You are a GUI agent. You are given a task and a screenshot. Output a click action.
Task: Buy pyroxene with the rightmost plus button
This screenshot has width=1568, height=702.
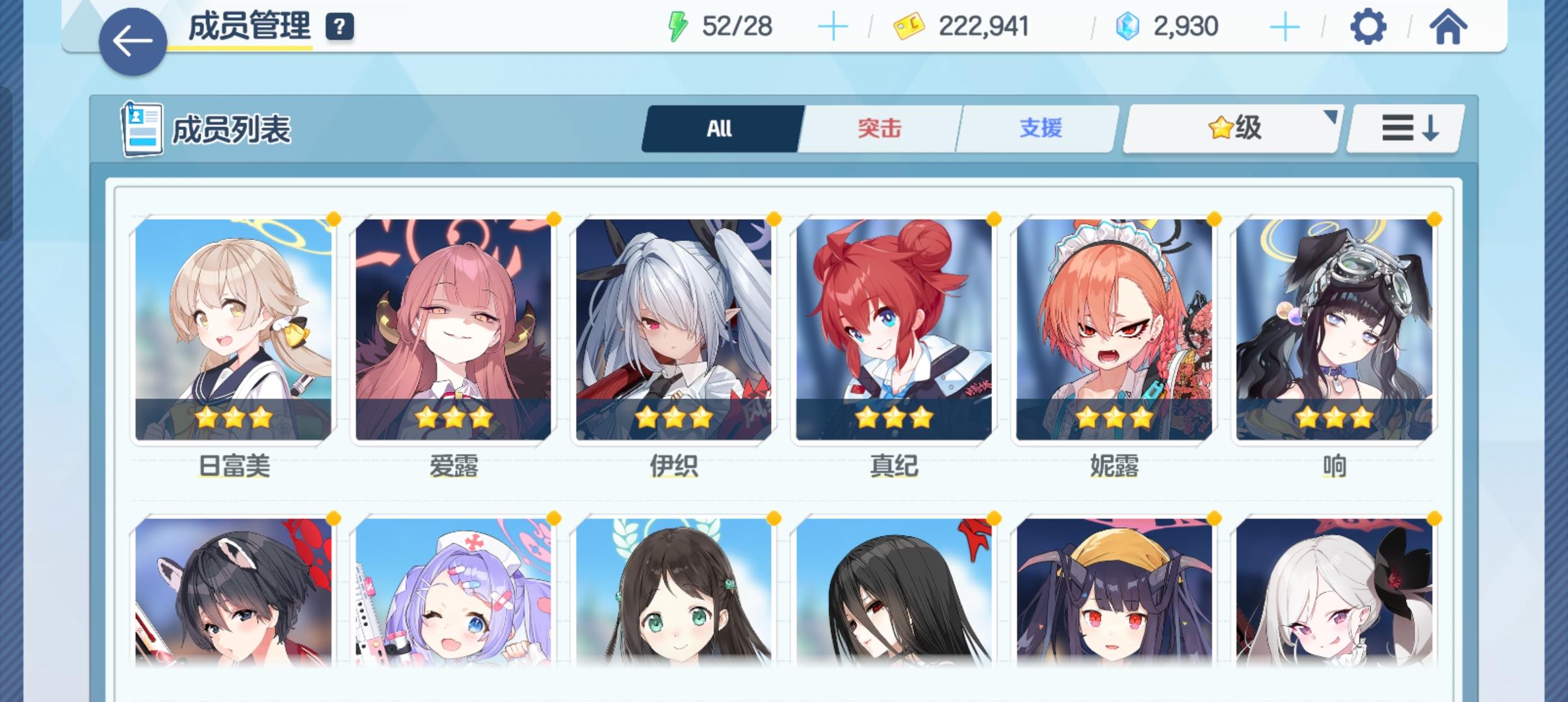pyautogui.click(x=1284, y=26)
